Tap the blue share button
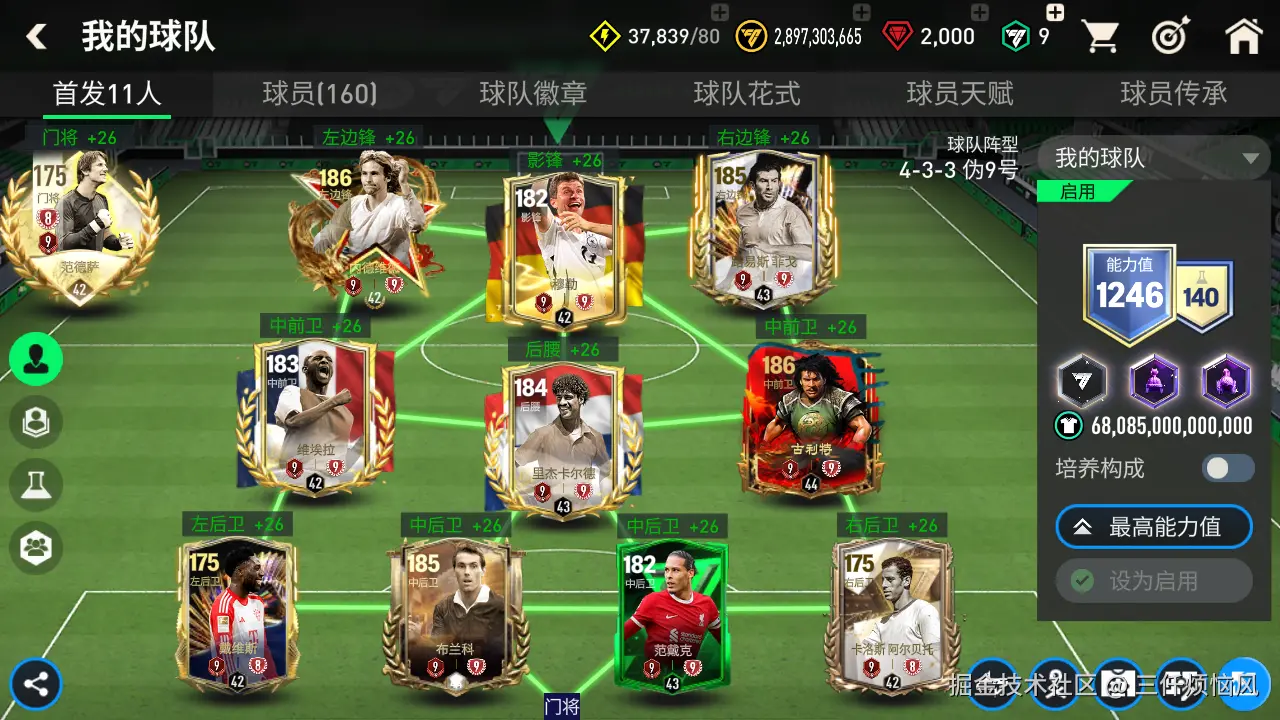 (x=37, y=685)
